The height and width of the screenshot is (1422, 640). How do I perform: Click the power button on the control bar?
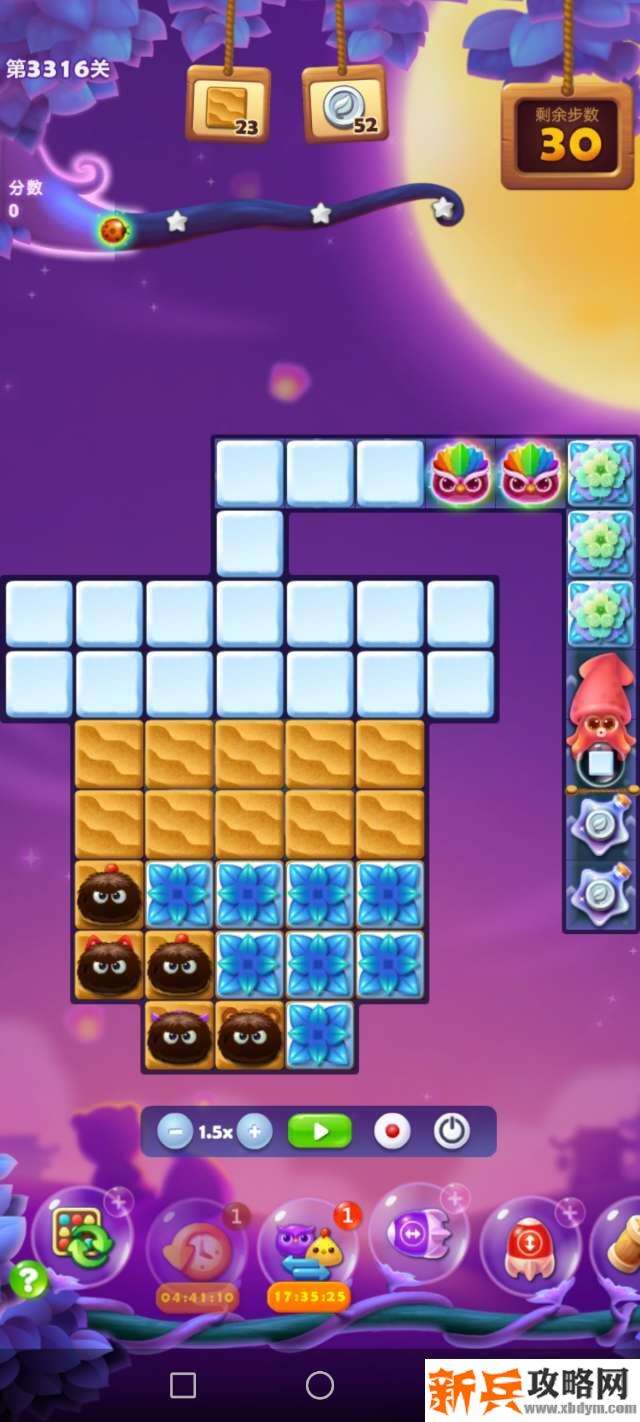coord(452,1132)
